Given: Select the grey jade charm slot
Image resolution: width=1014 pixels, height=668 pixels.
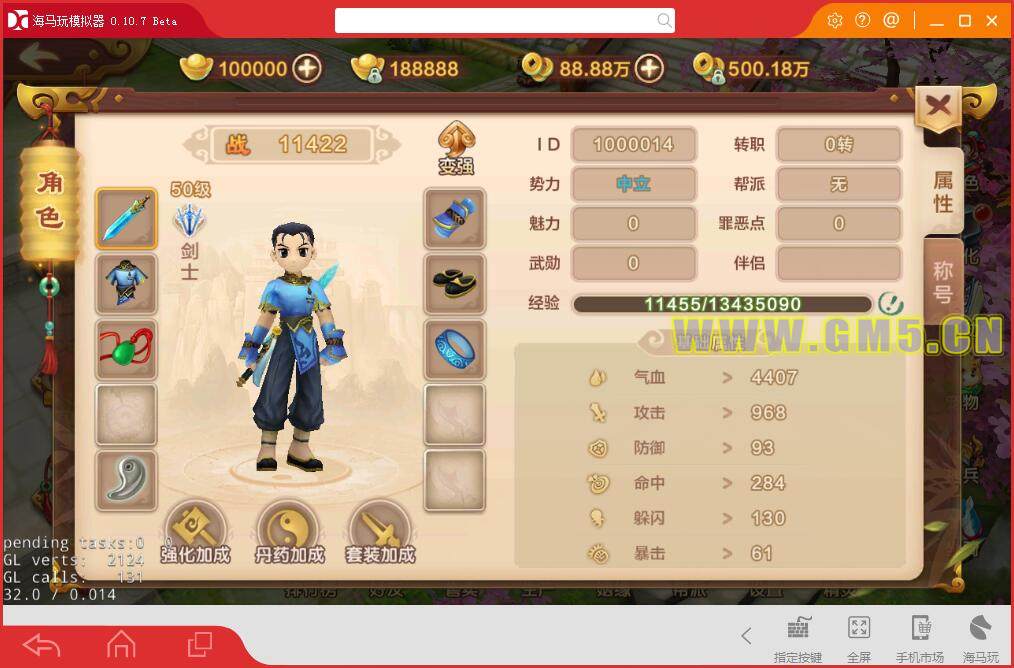Looking at the screenshot, I should click(x=126, y=480).
